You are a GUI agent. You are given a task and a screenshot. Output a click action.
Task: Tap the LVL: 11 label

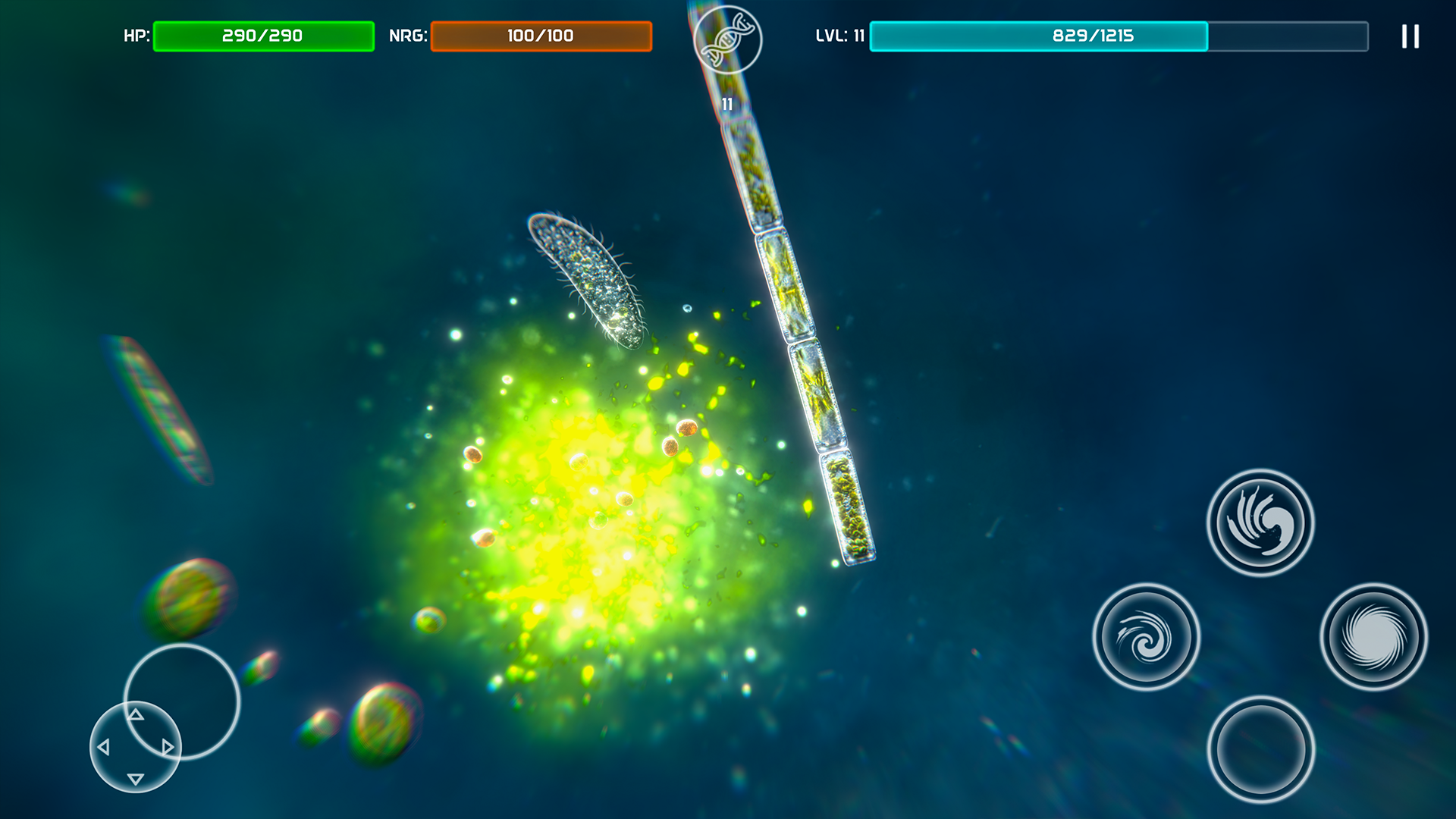839,33
